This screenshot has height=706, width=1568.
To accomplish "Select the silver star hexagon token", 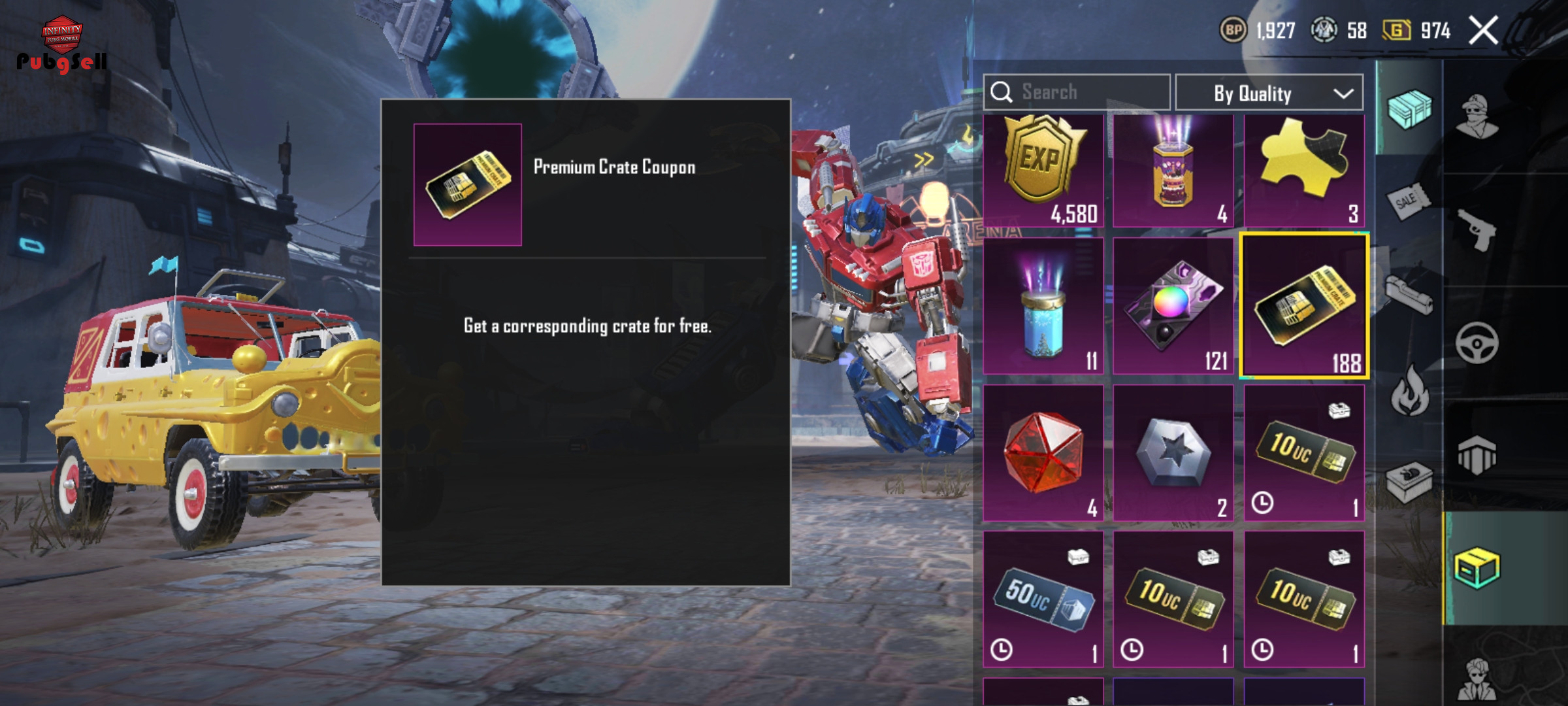I will (1173, 453).
